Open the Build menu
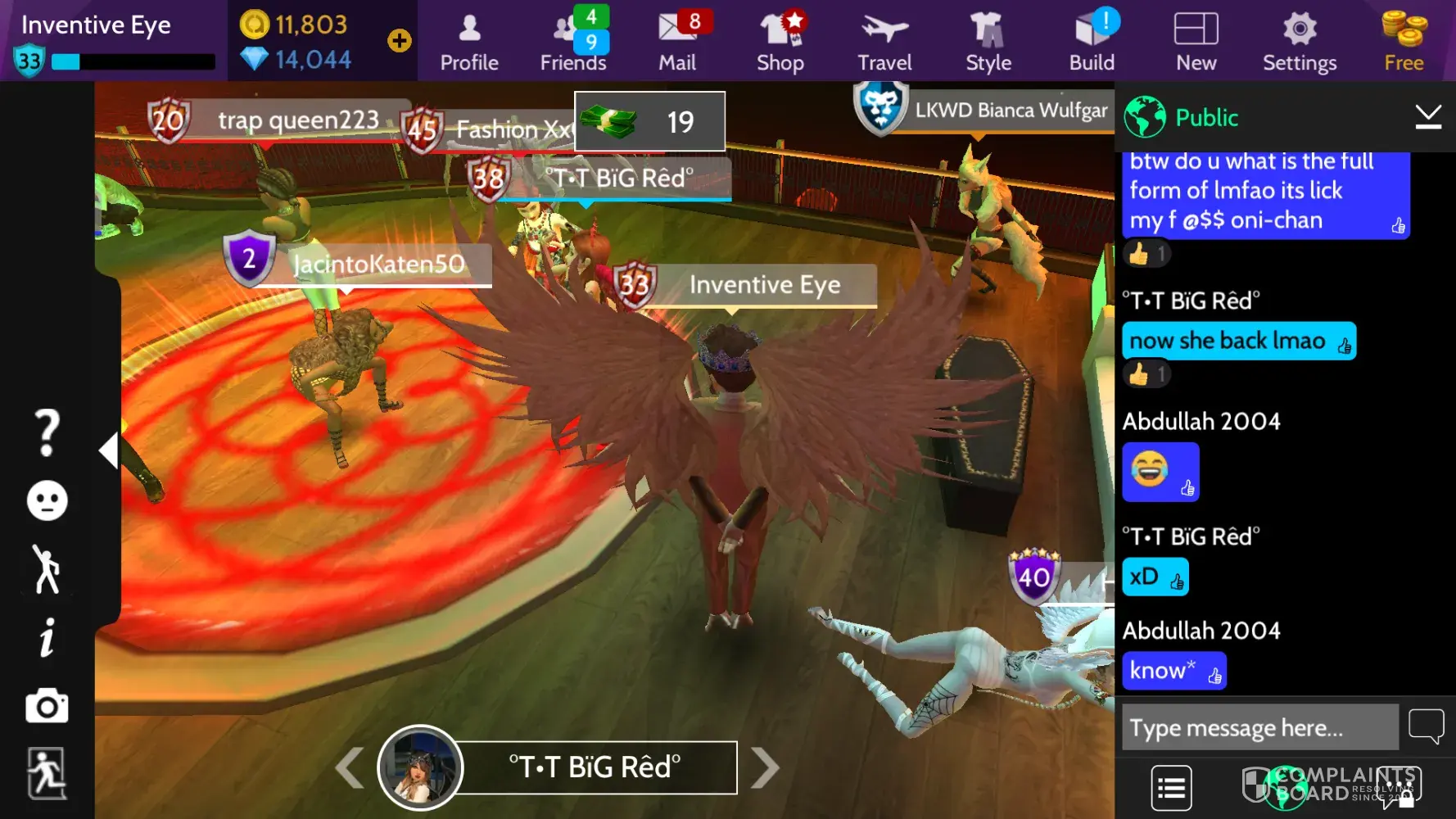This screenshot has width=1456, height=819. click(1092, 42)
